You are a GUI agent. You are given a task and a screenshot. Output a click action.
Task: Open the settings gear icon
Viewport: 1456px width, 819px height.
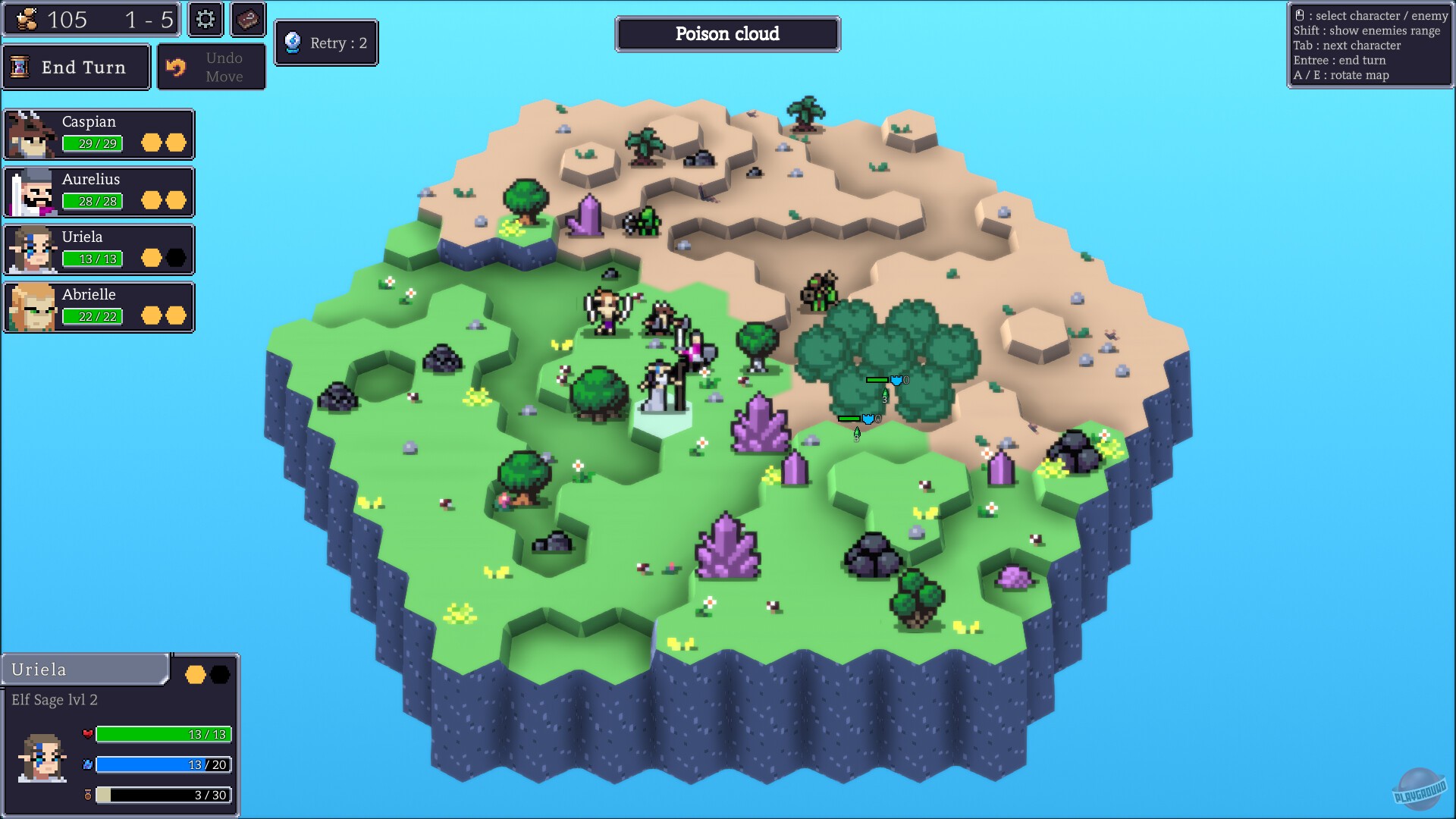click(x=203, y=20)
